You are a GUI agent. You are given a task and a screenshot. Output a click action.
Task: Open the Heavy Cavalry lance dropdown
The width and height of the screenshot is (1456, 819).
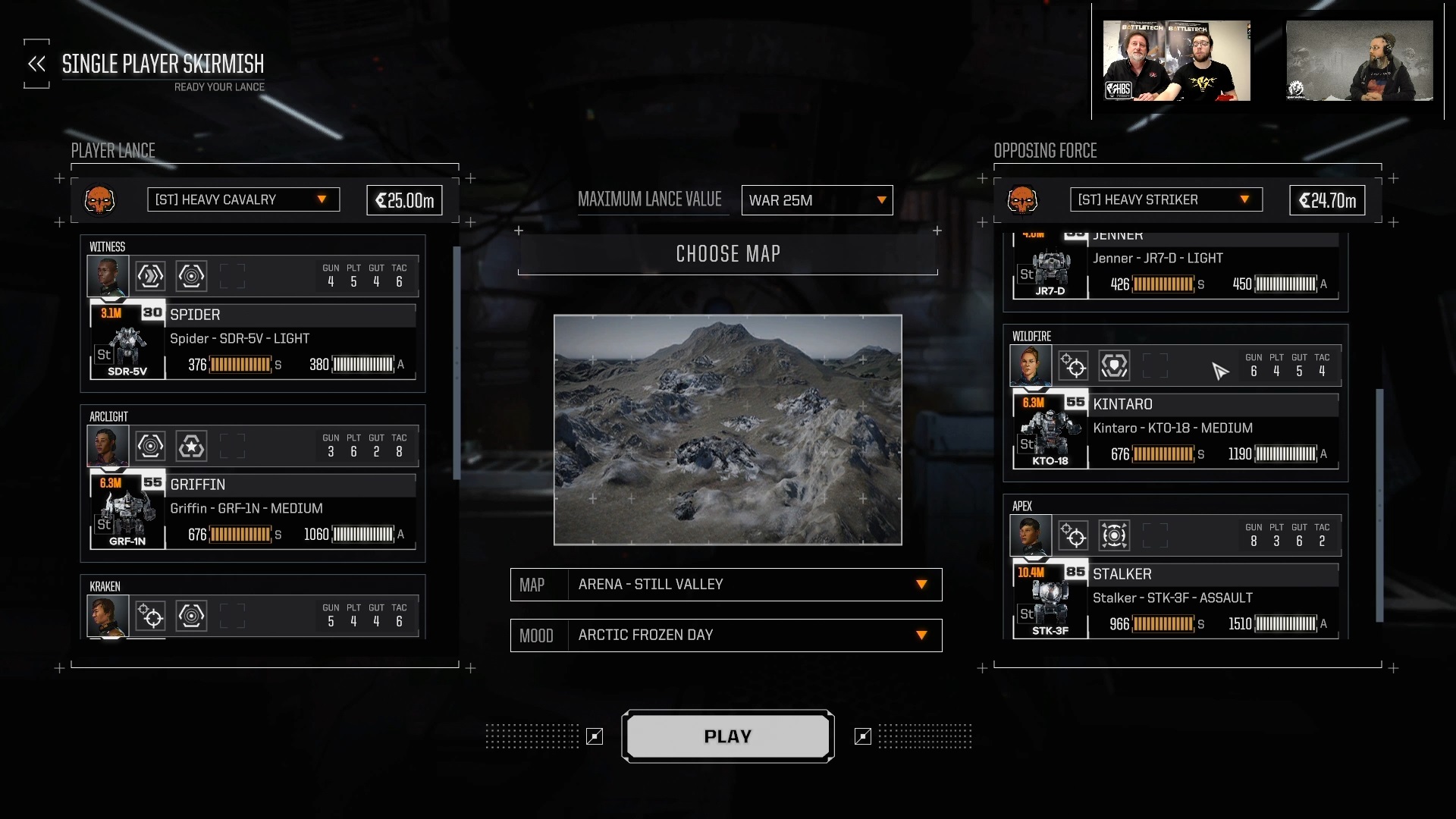point(243,199)
